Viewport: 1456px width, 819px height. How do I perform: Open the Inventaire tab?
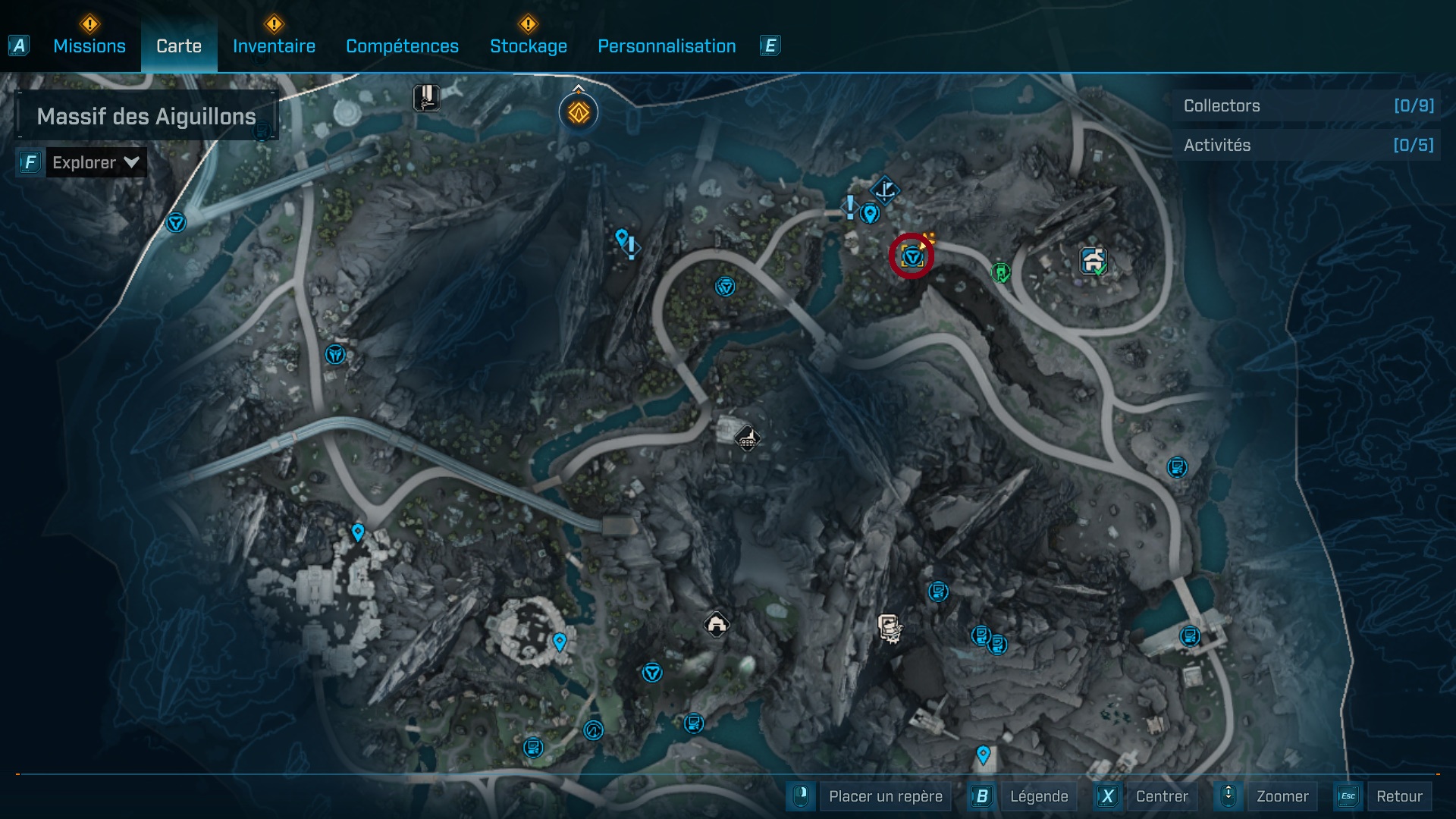pyautogui.click(x=274, y=46)
